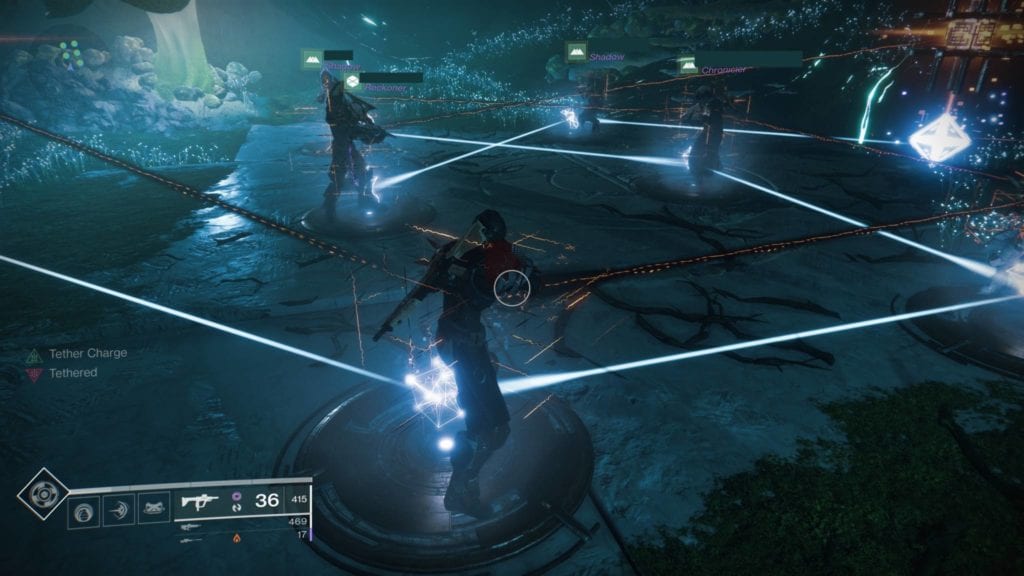Select the grenade ability icon

(x=83, y=511)
